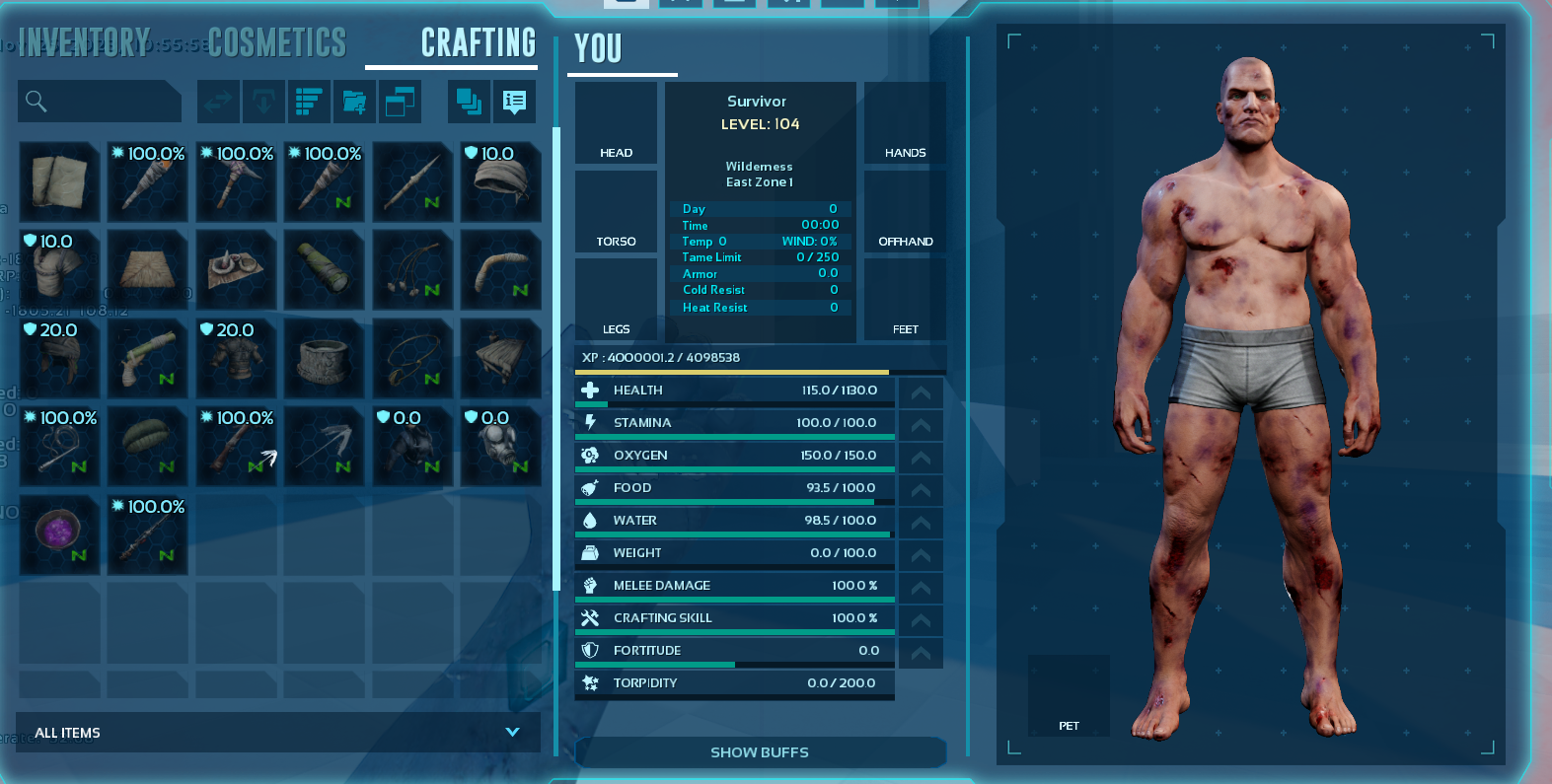Increase the Melee Damage stat
Image resolution: width=1552 pixels, height=784 pixels.
(921, 587)
